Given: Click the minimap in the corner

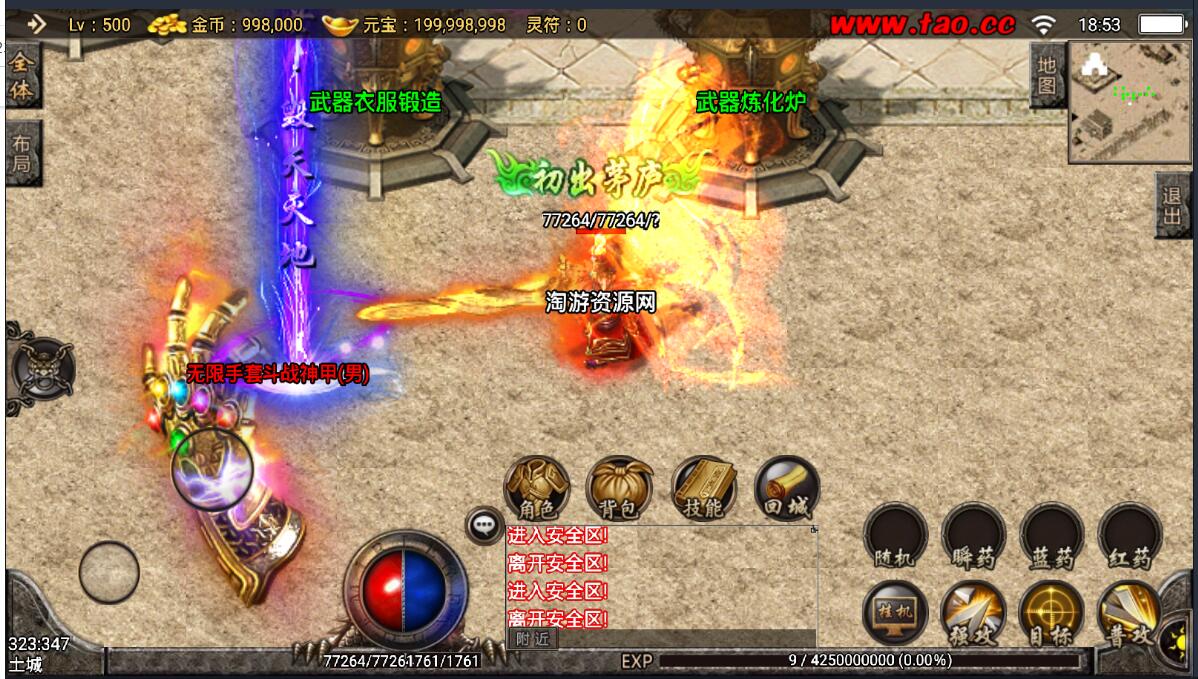Looking at the screenshot, I should (x=1128, y=102).
